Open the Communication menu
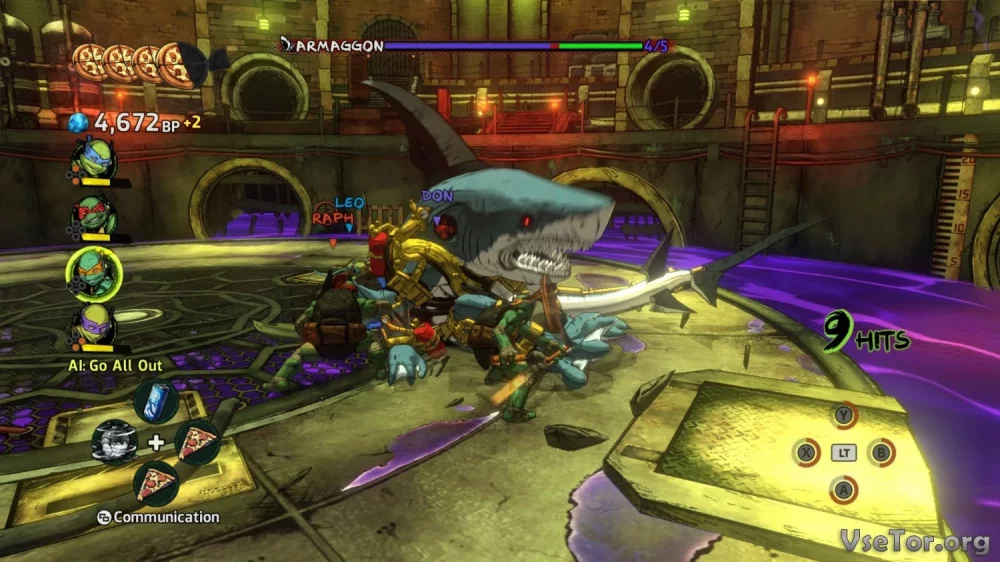 click(x=158, y=517)
